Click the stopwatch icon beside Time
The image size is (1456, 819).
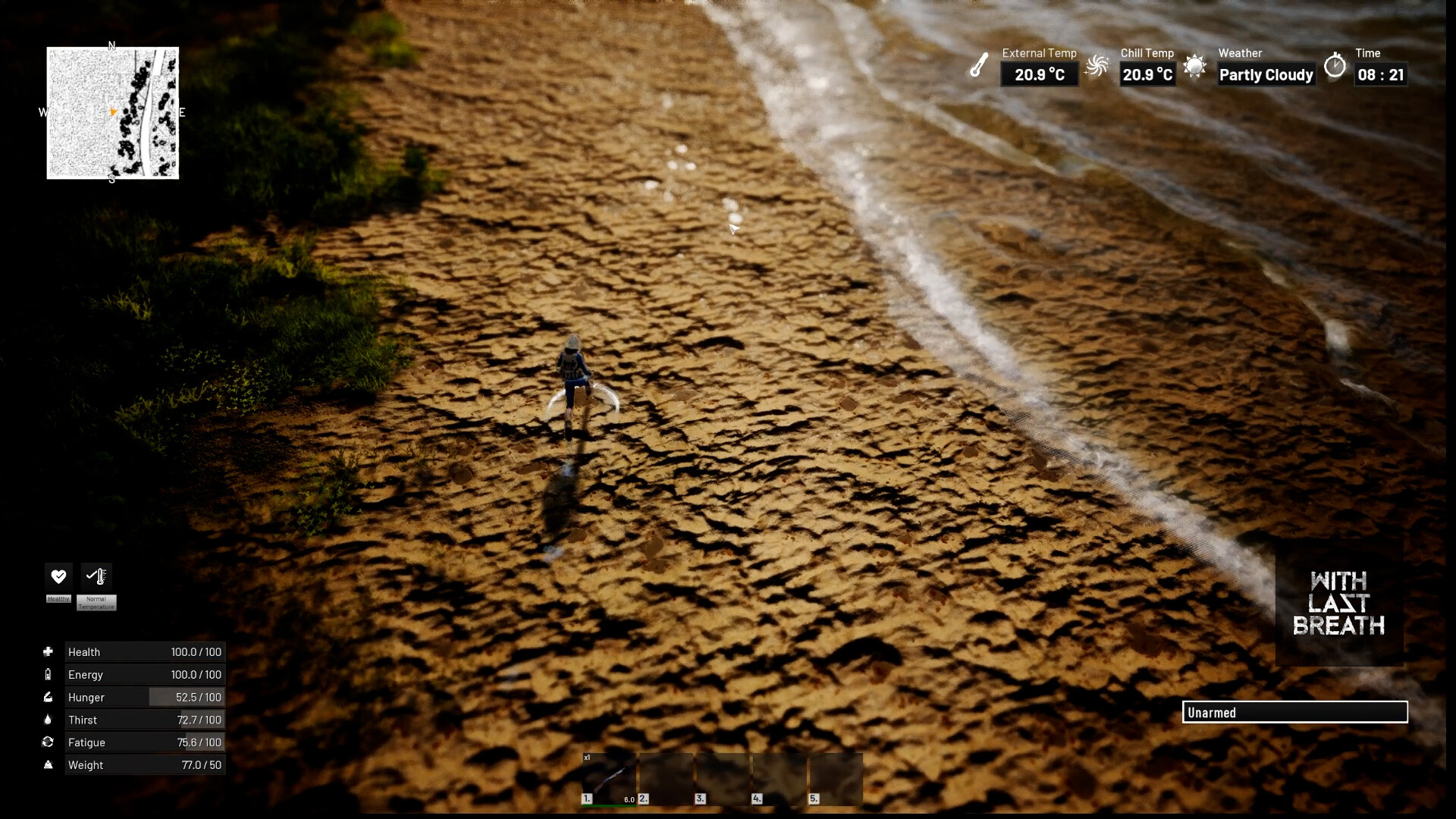pos(1336,67)
